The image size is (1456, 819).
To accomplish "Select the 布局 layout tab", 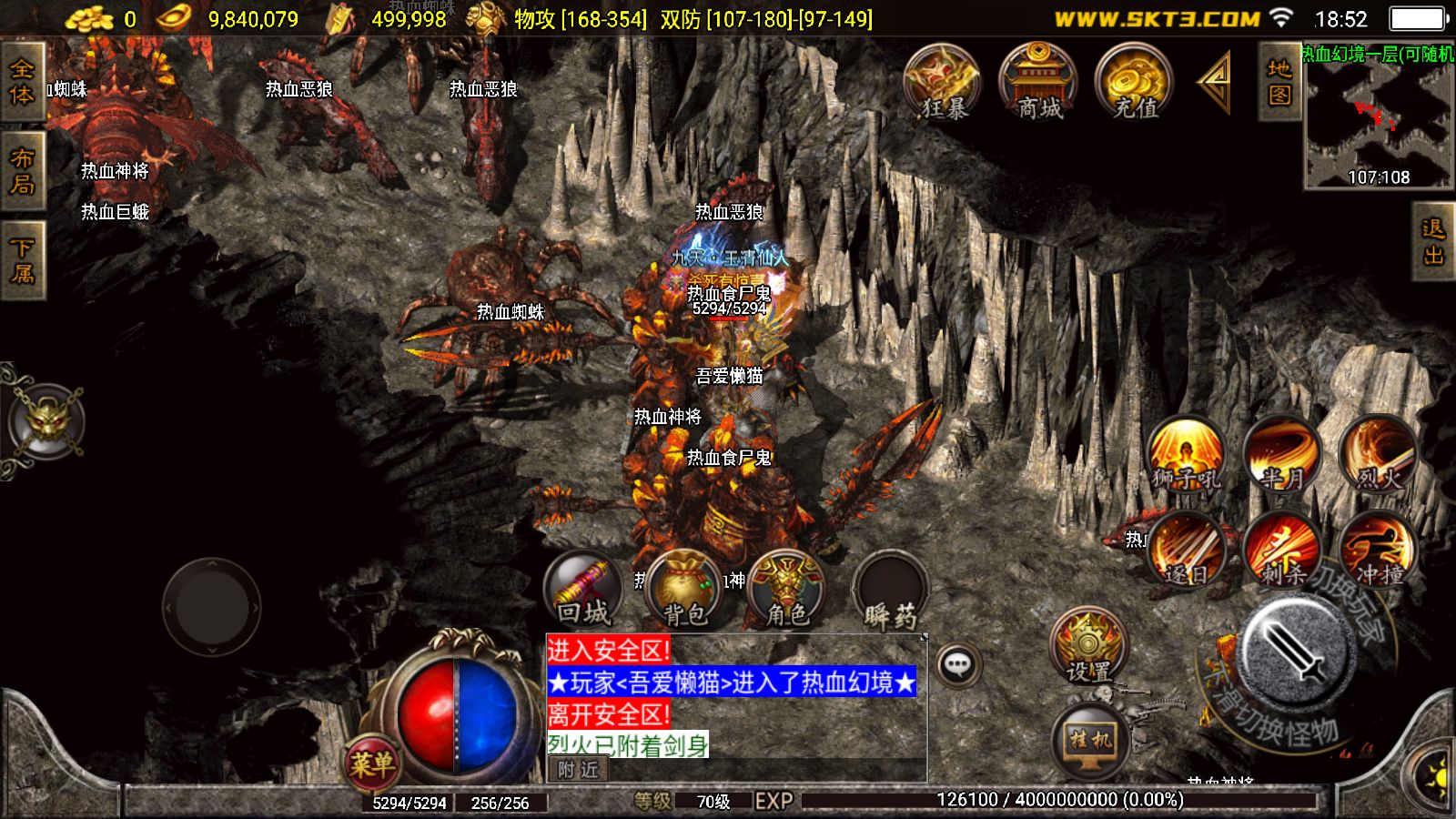I will point(22,171).
